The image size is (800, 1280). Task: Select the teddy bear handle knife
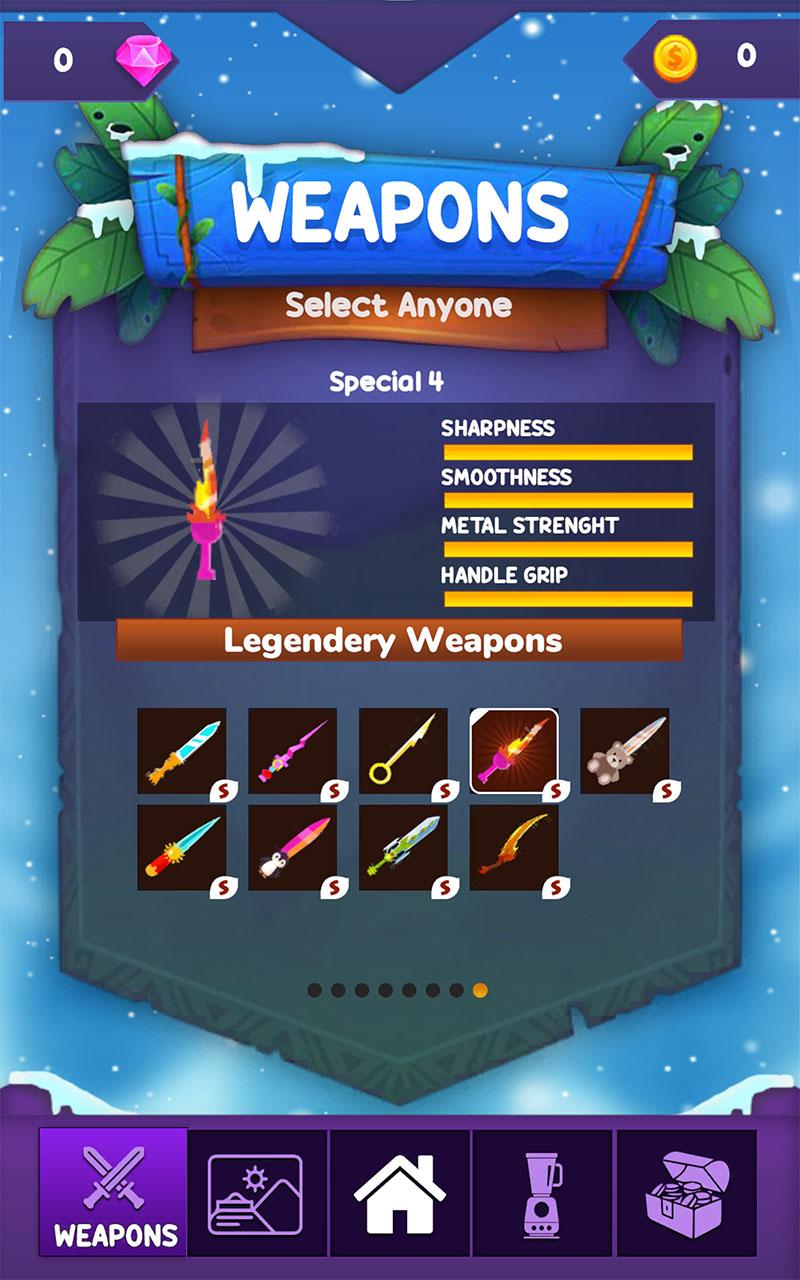(x=624, y=751)
